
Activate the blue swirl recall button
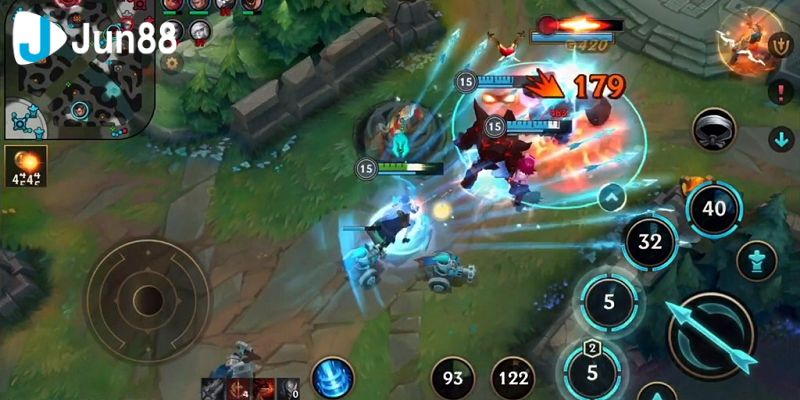[331, 379]
